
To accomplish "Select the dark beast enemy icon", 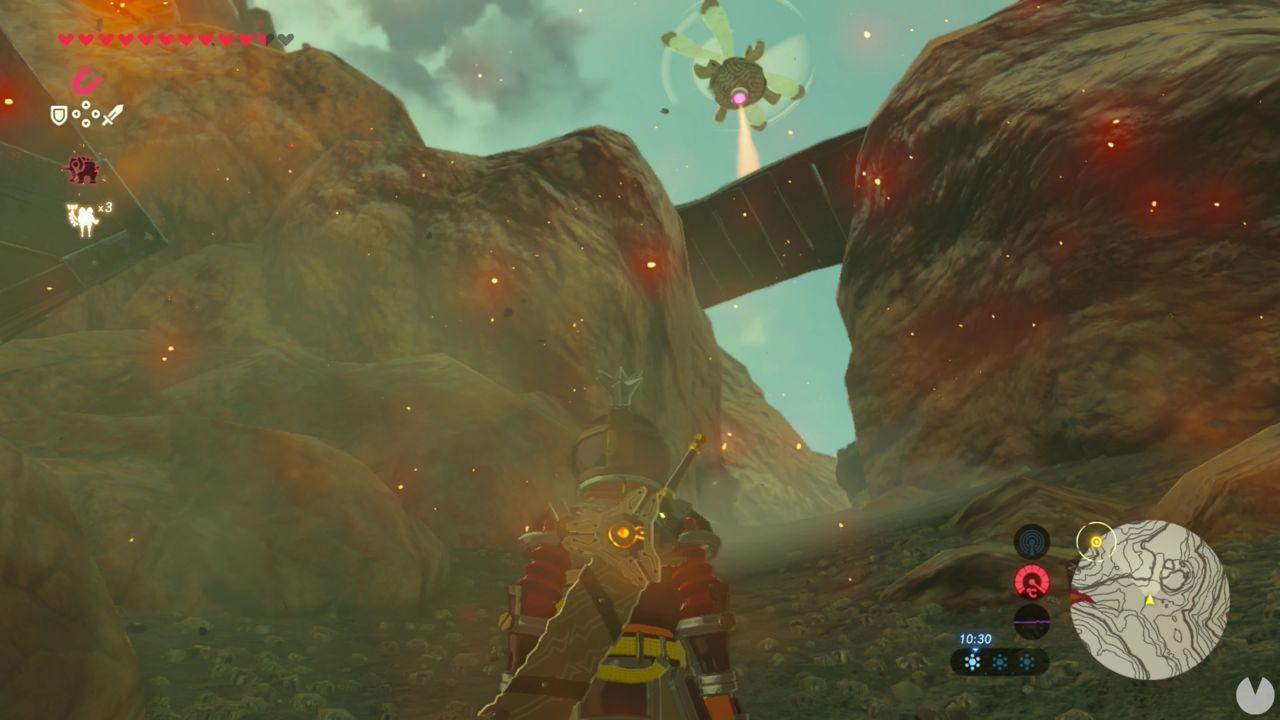I will [x=82, y=168].
